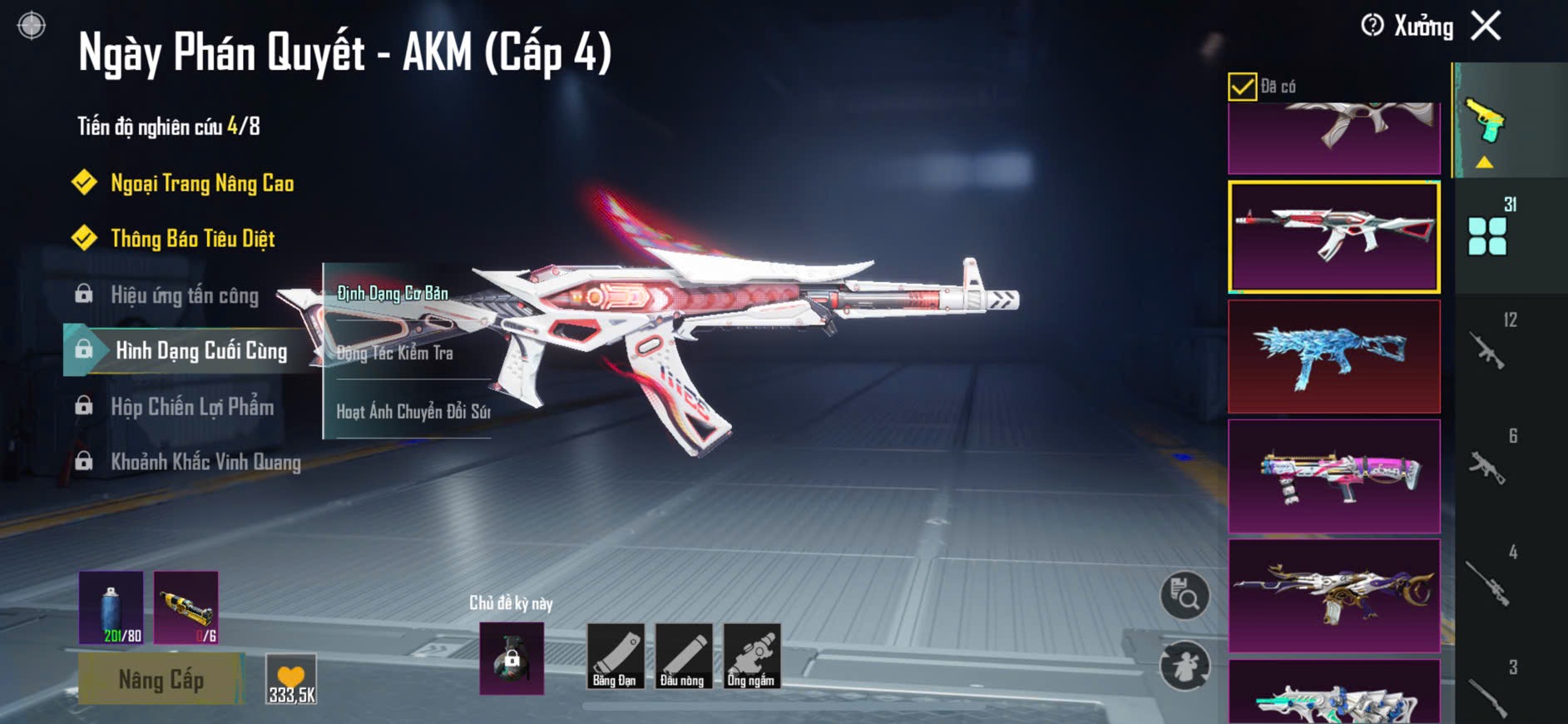
Task: Select Thông Báo Tiêu Diệt upgrade stage
Action: click(x=192, y=239)
